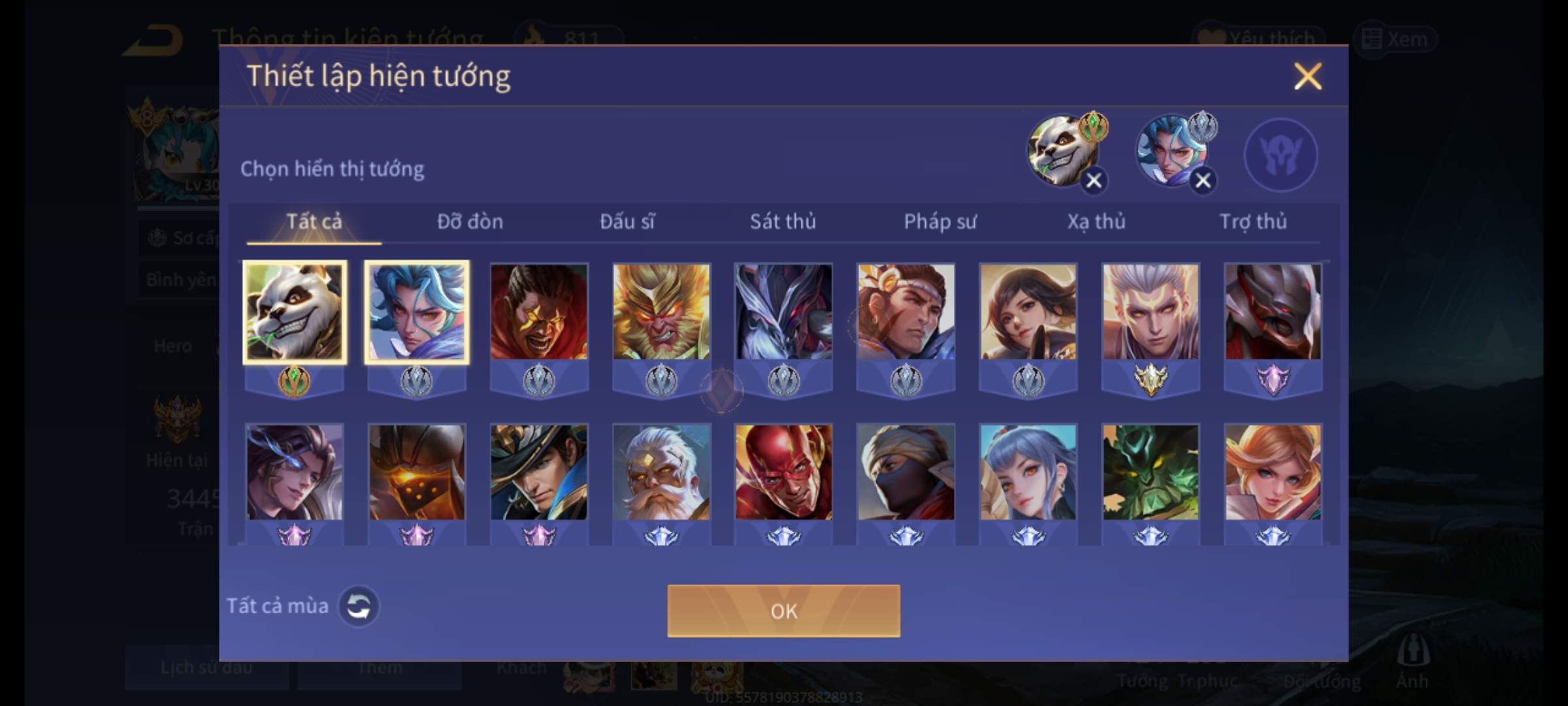Select the Đấu sĩ tab

coord(627,222)
